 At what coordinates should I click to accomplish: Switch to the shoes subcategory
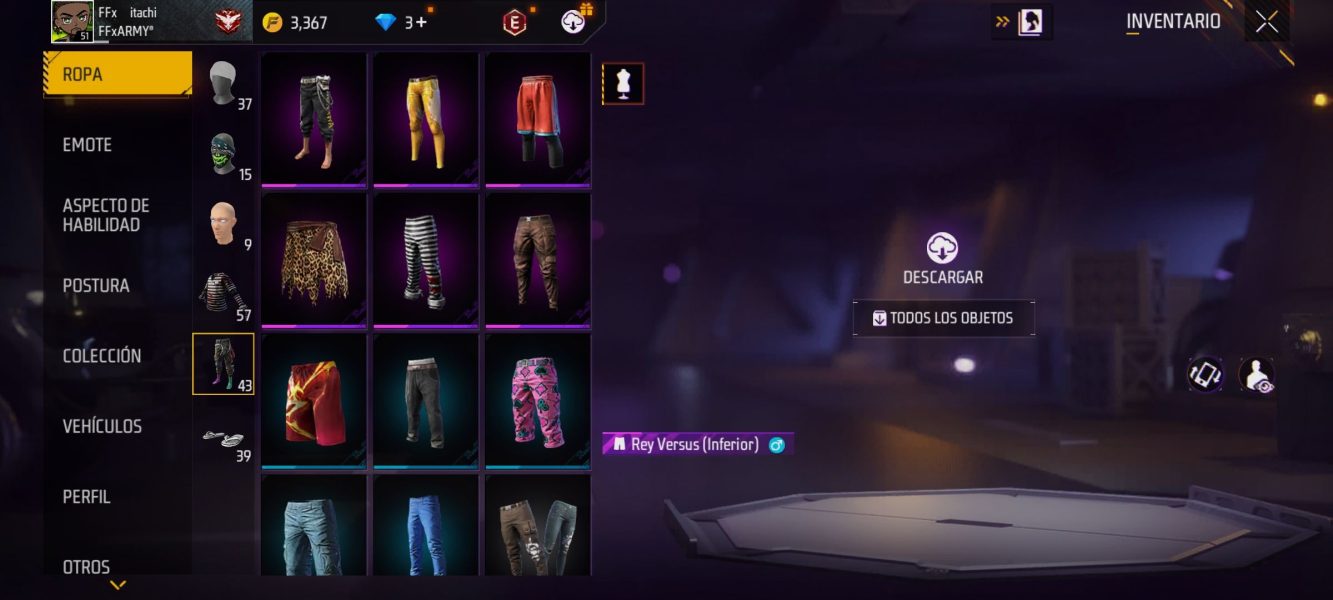(x=223, y=437)
